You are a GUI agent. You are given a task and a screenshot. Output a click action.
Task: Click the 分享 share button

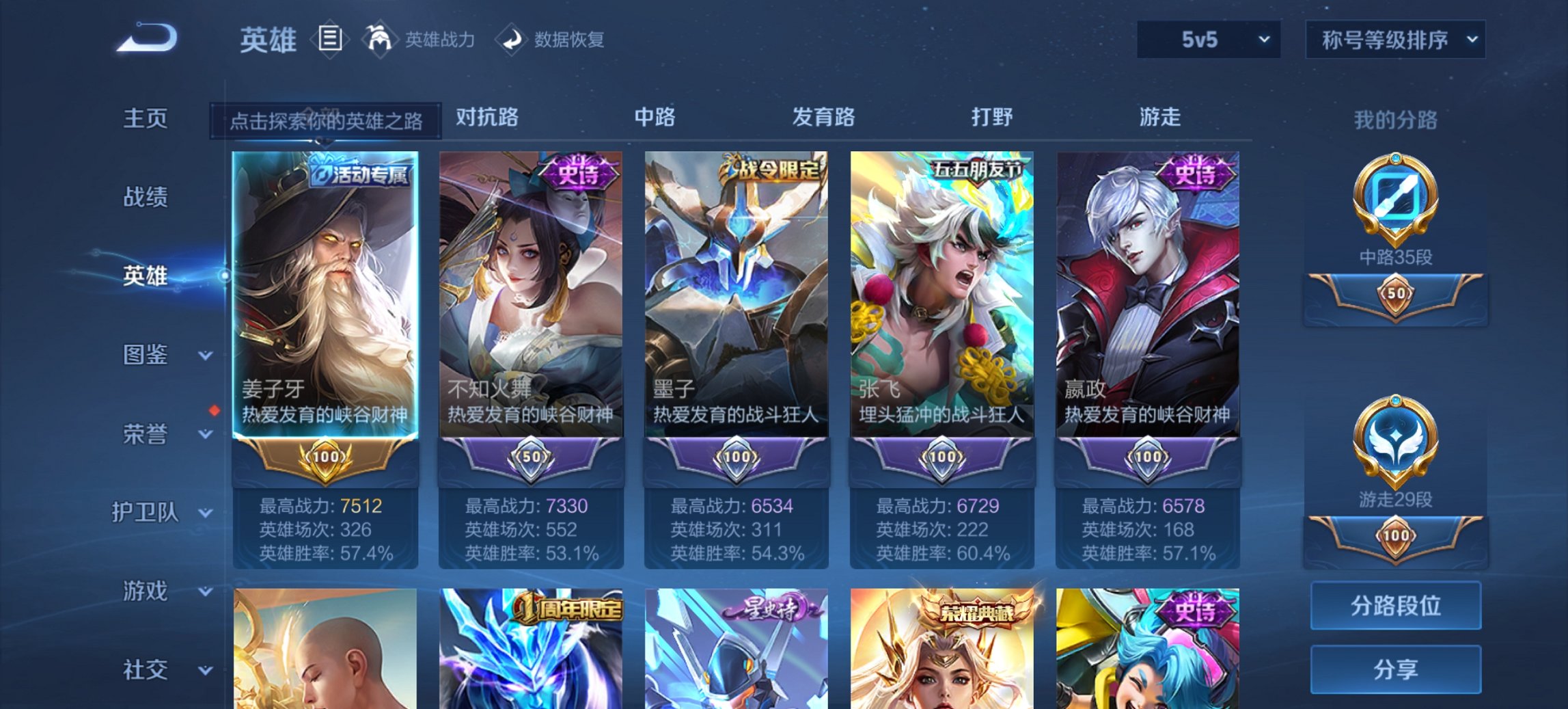(x=1396, y=669)
